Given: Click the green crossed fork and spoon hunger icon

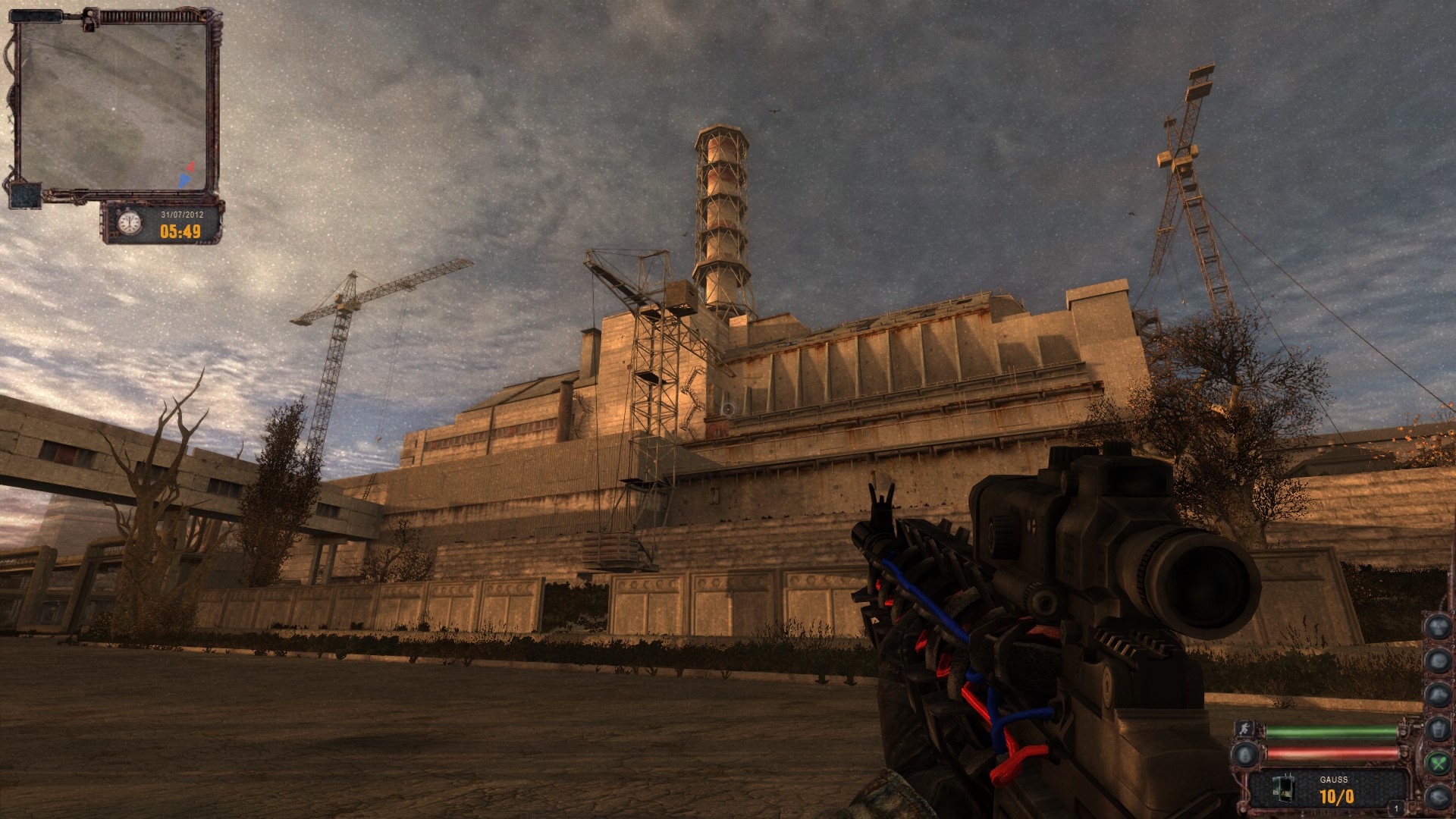Looking at the screenshot, I should click(1437, 762).
